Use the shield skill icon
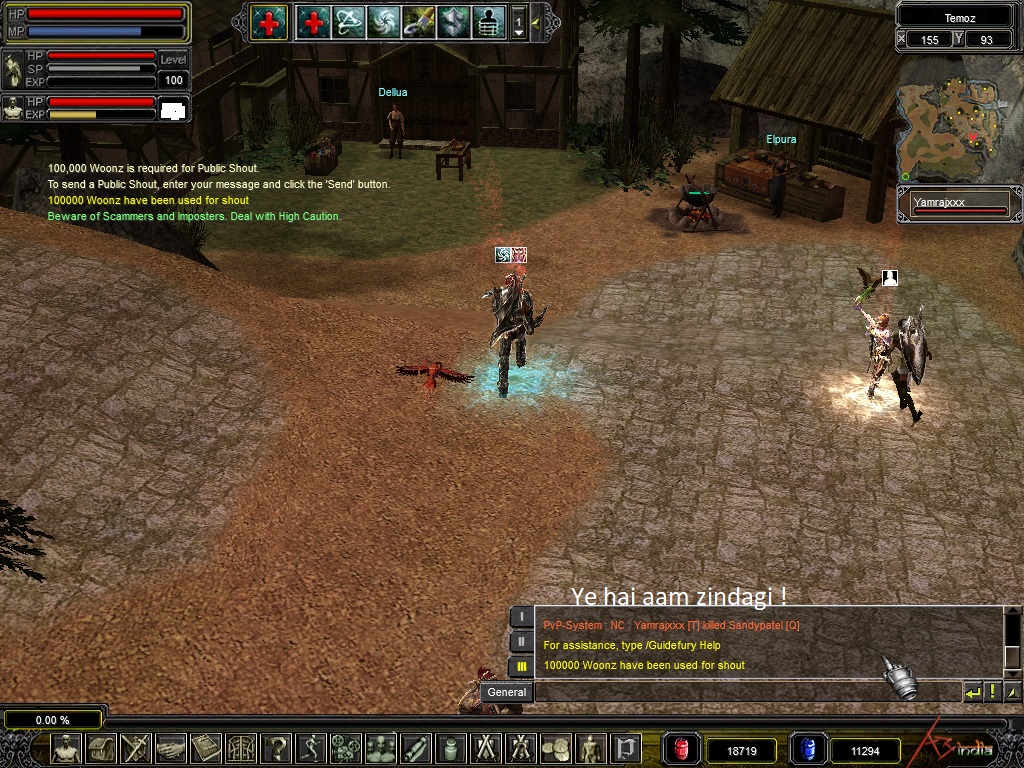The width and height of the screenshot is (1024, 768). [453, 21]
